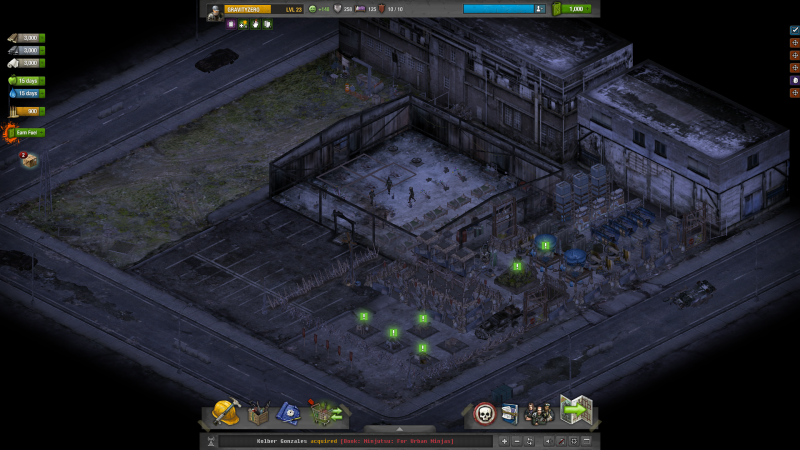Open the construction hard hat menu
The height and width of the screenshot is (450, 800).
[x=225, y=412]
